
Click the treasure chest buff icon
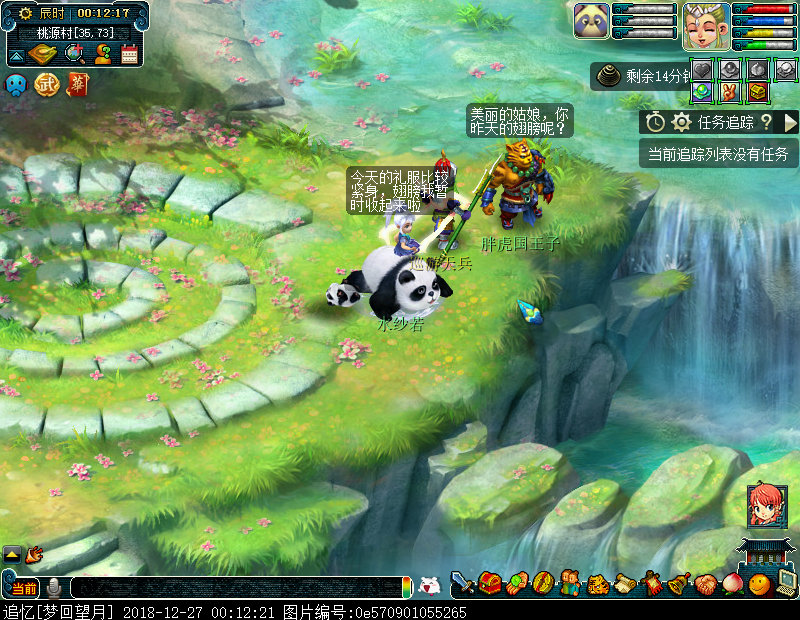pyautogui.click(x=757, y=91)
